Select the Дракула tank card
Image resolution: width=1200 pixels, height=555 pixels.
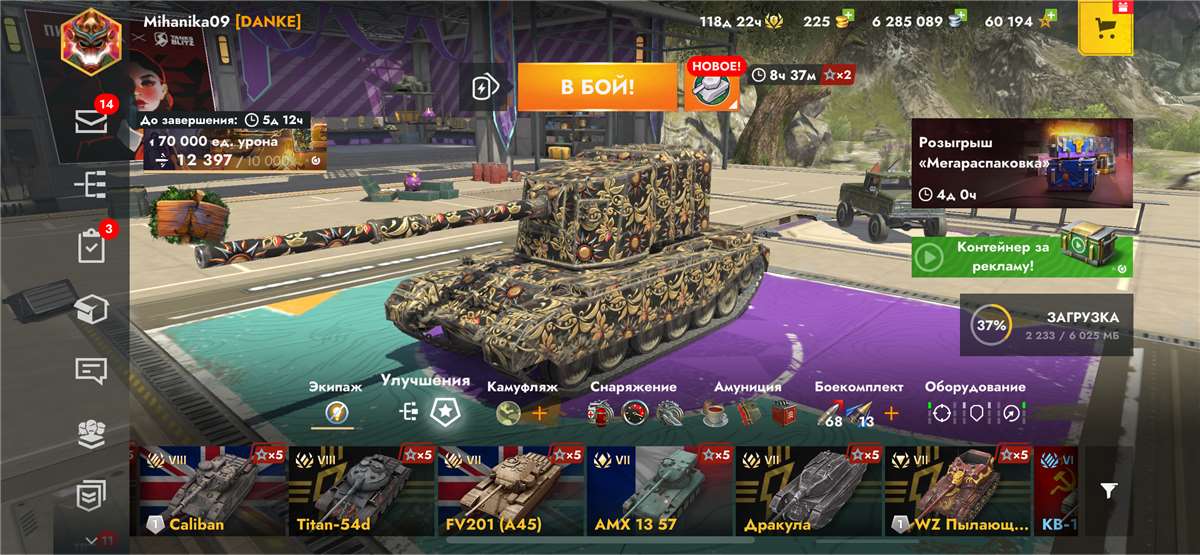[x=809, y=491]
